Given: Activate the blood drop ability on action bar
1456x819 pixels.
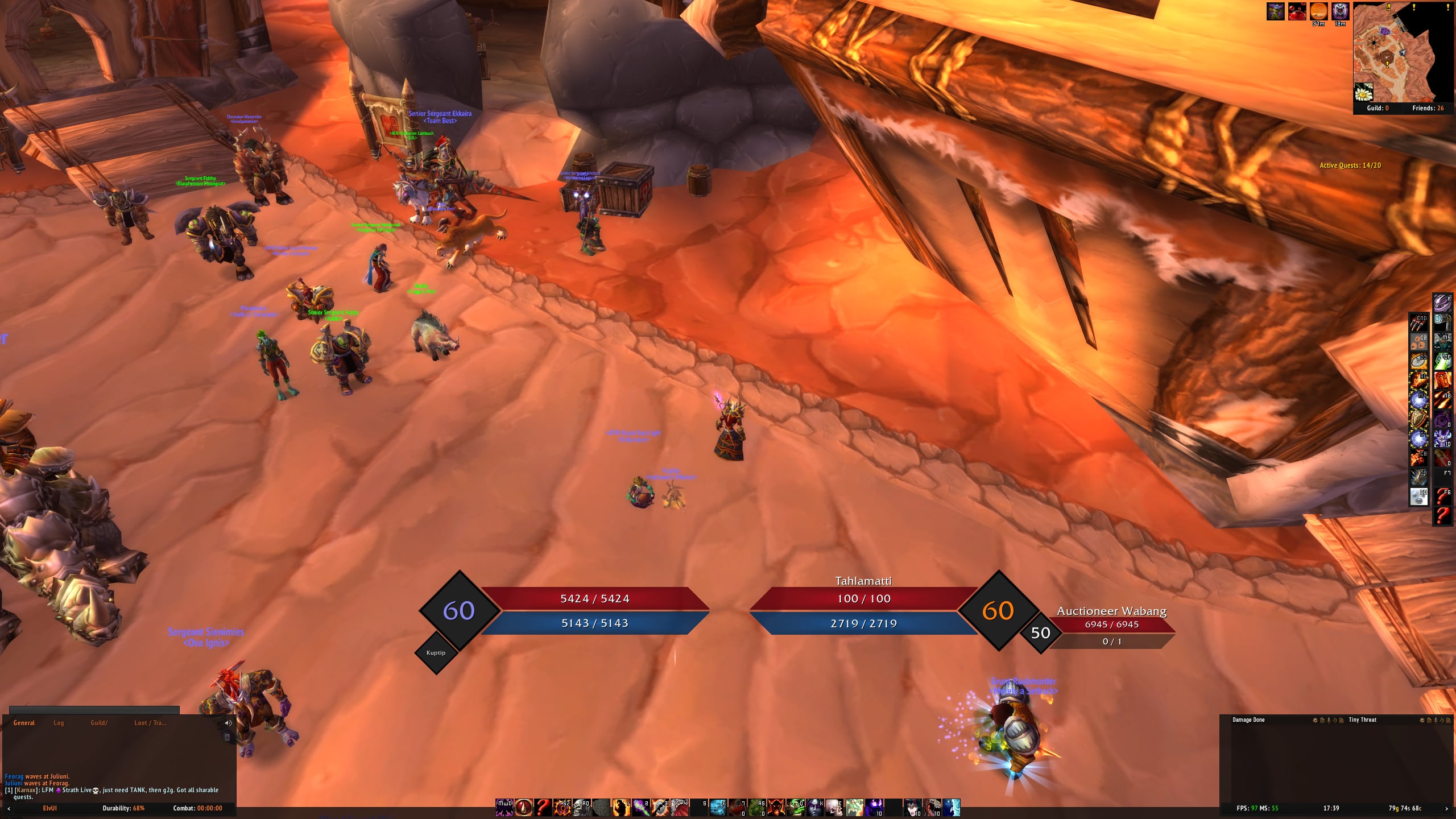Looking at the screenshot, I should (x=523, y=808).
